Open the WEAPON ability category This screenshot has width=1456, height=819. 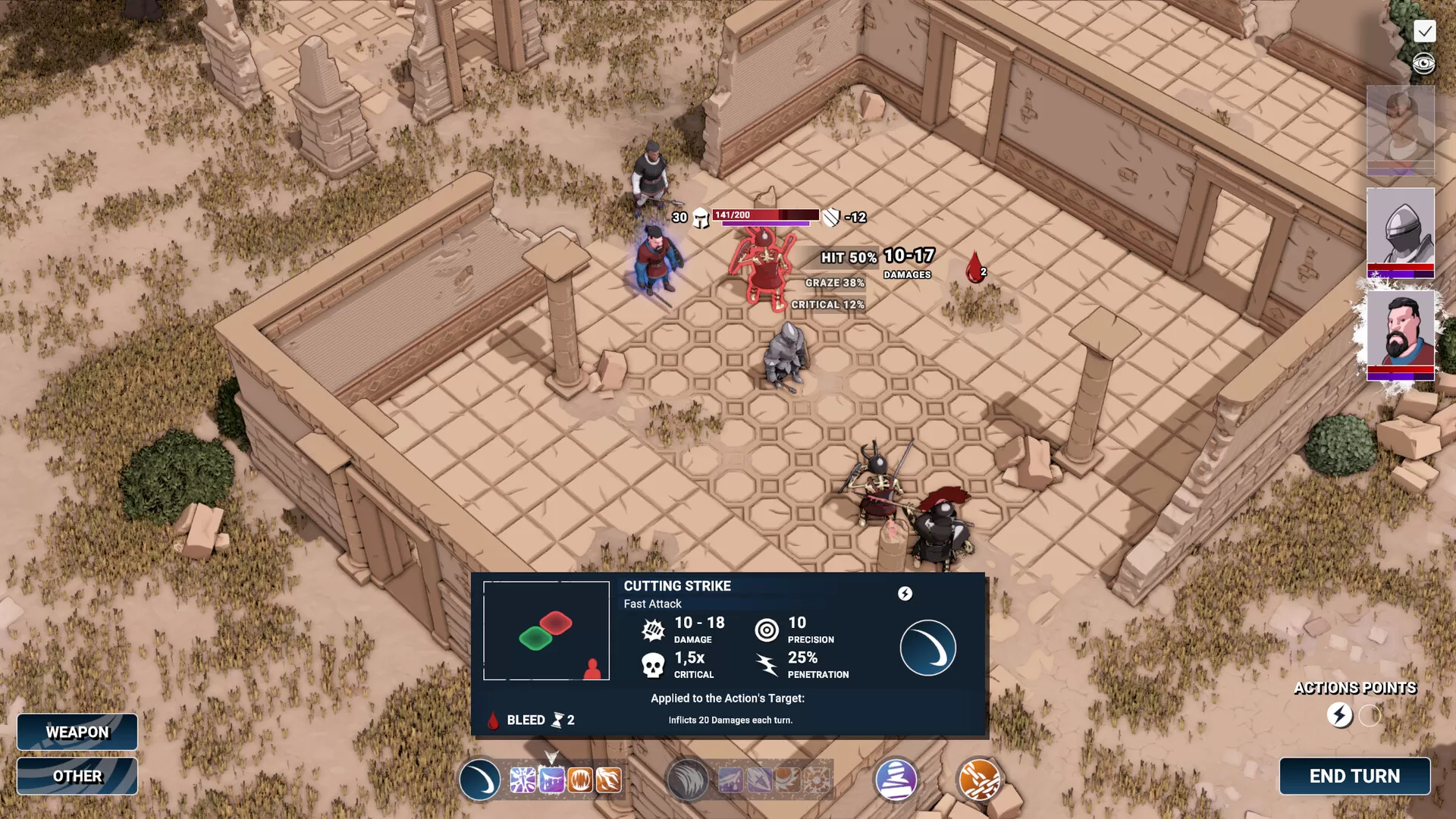(x=77, y=732)
